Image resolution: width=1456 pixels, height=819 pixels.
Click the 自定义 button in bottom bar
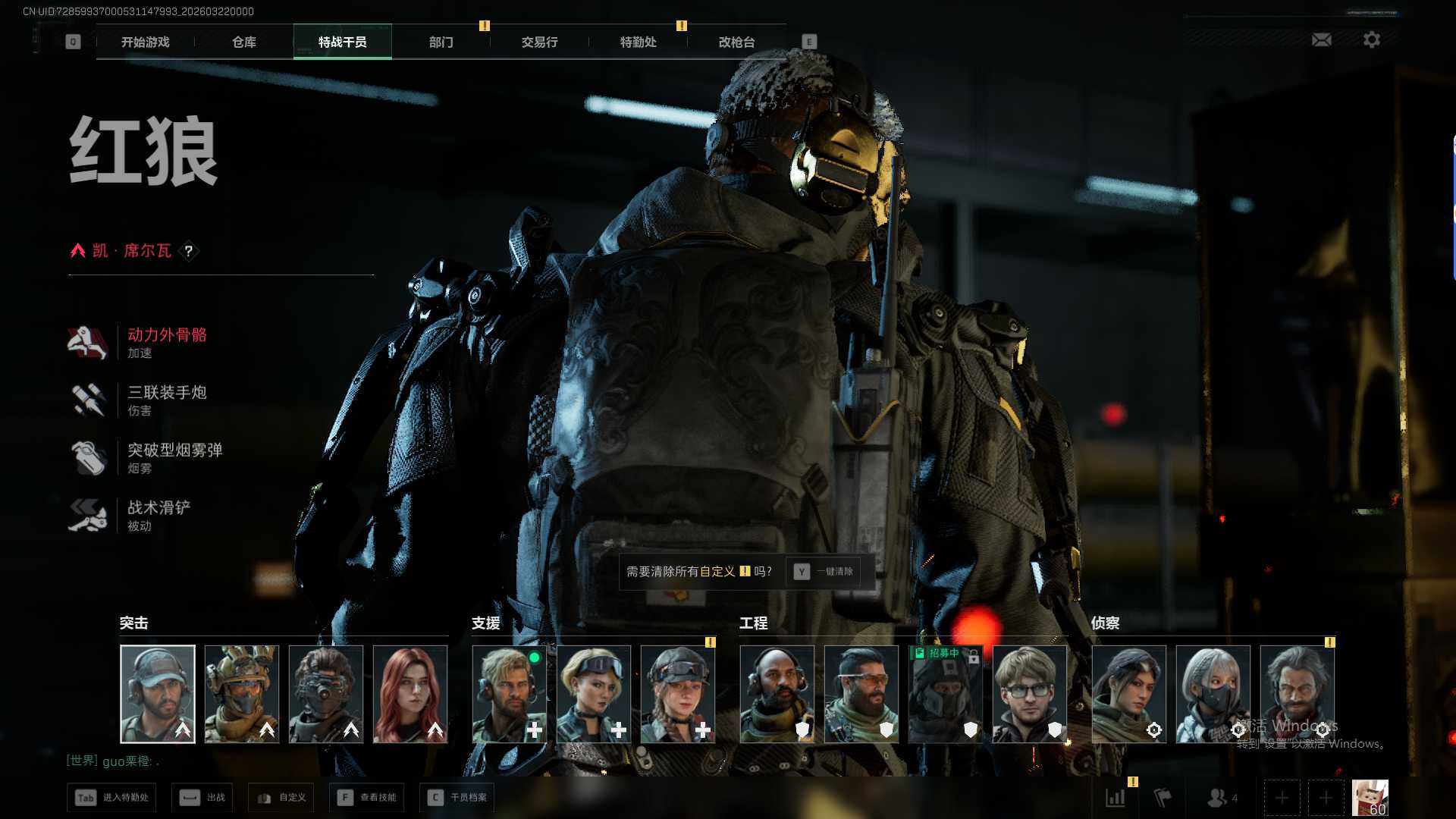pyautogui.click(x=282, y=798)
